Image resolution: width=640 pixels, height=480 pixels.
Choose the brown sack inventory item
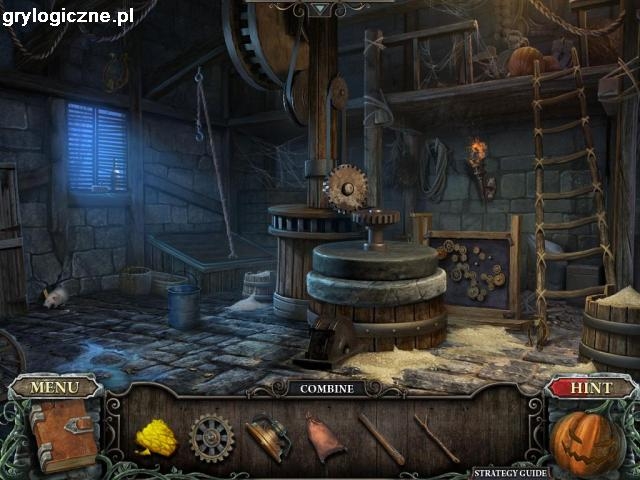(324, 438)
